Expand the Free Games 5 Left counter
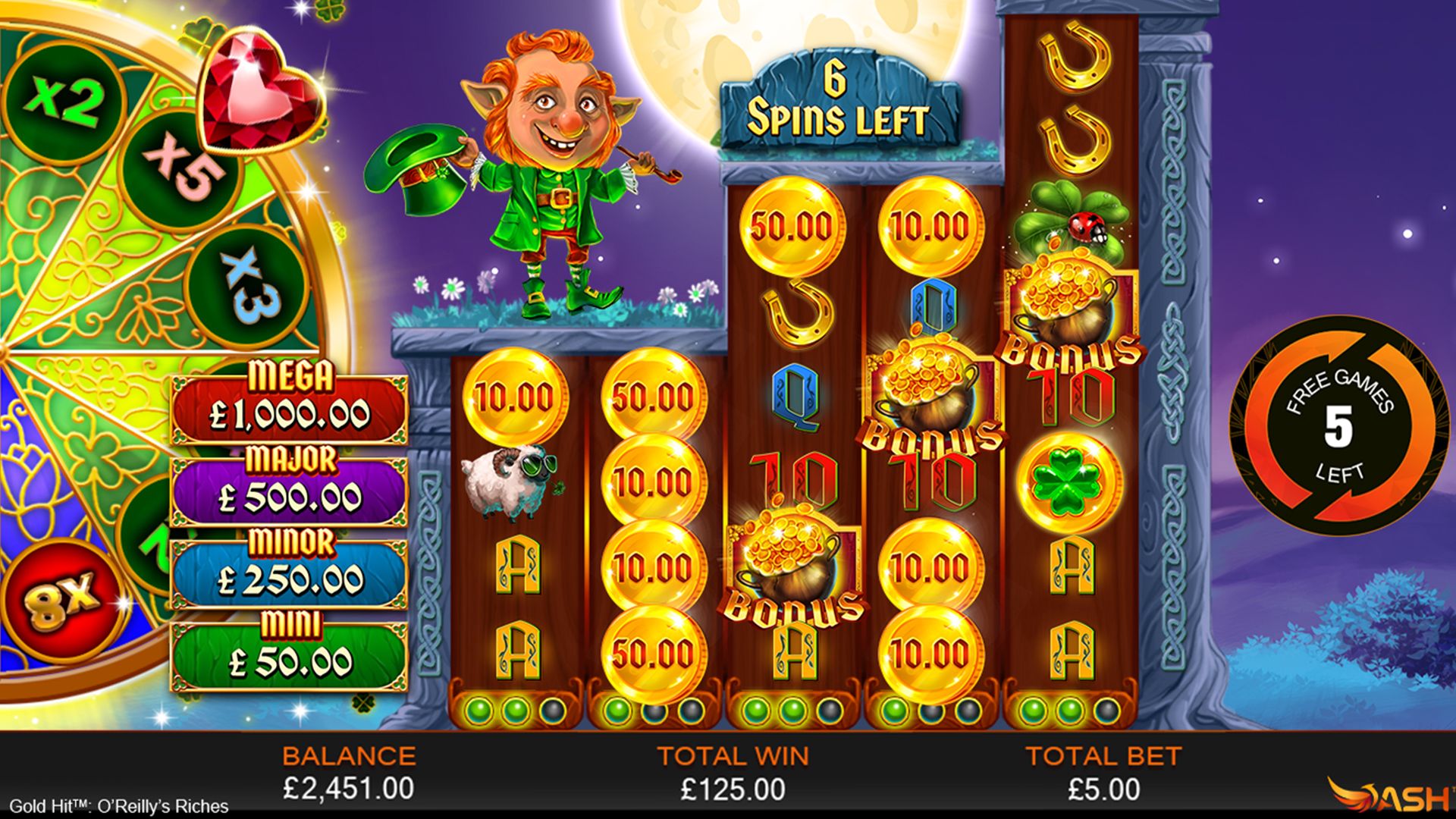Viewport: 1456px width, 819px height. (1339, 427)
